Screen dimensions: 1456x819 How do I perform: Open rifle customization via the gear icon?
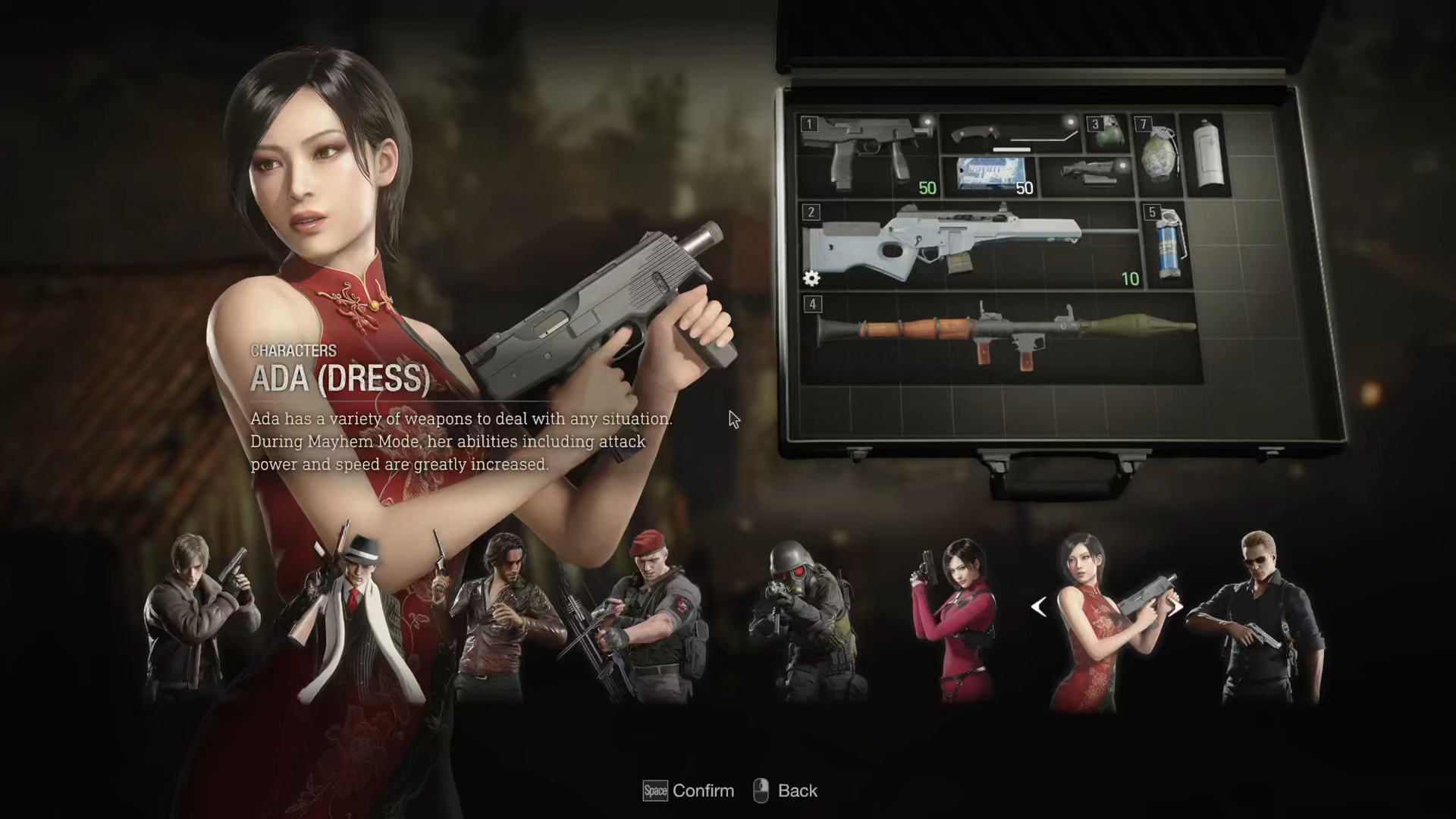[811, 279]
